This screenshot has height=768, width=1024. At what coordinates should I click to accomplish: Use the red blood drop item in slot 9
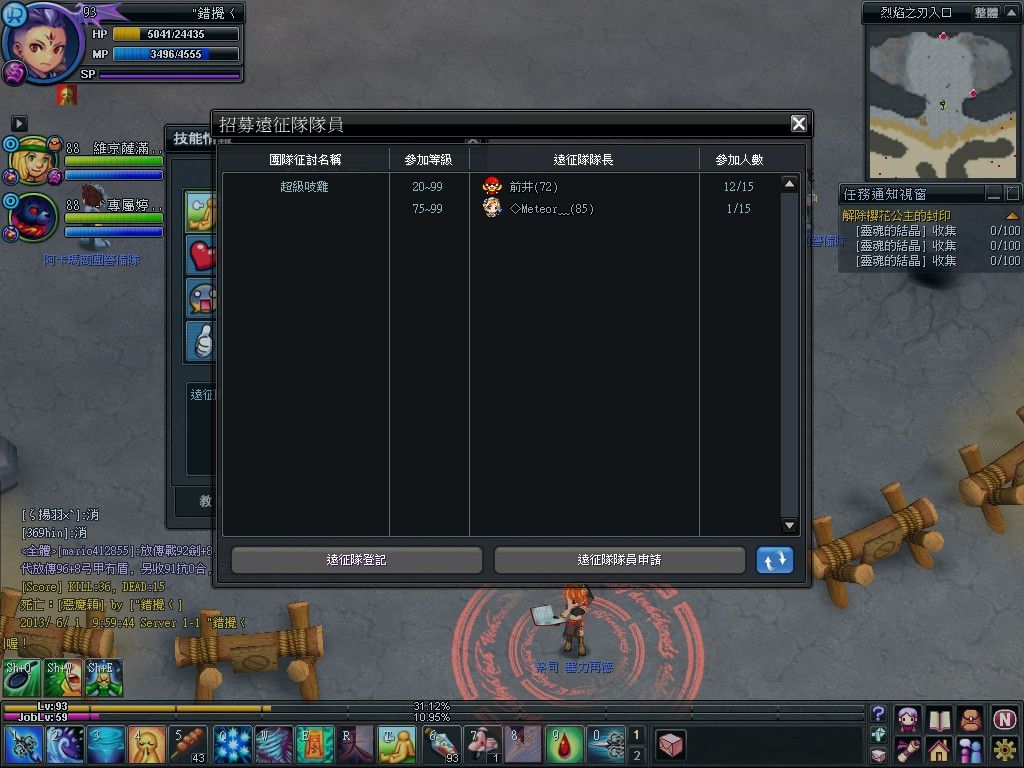point(563,746)
